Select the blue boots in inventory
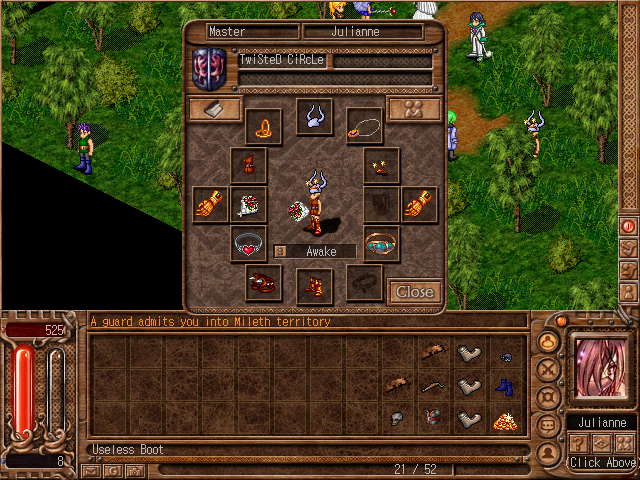 click(x=505, y=386)
